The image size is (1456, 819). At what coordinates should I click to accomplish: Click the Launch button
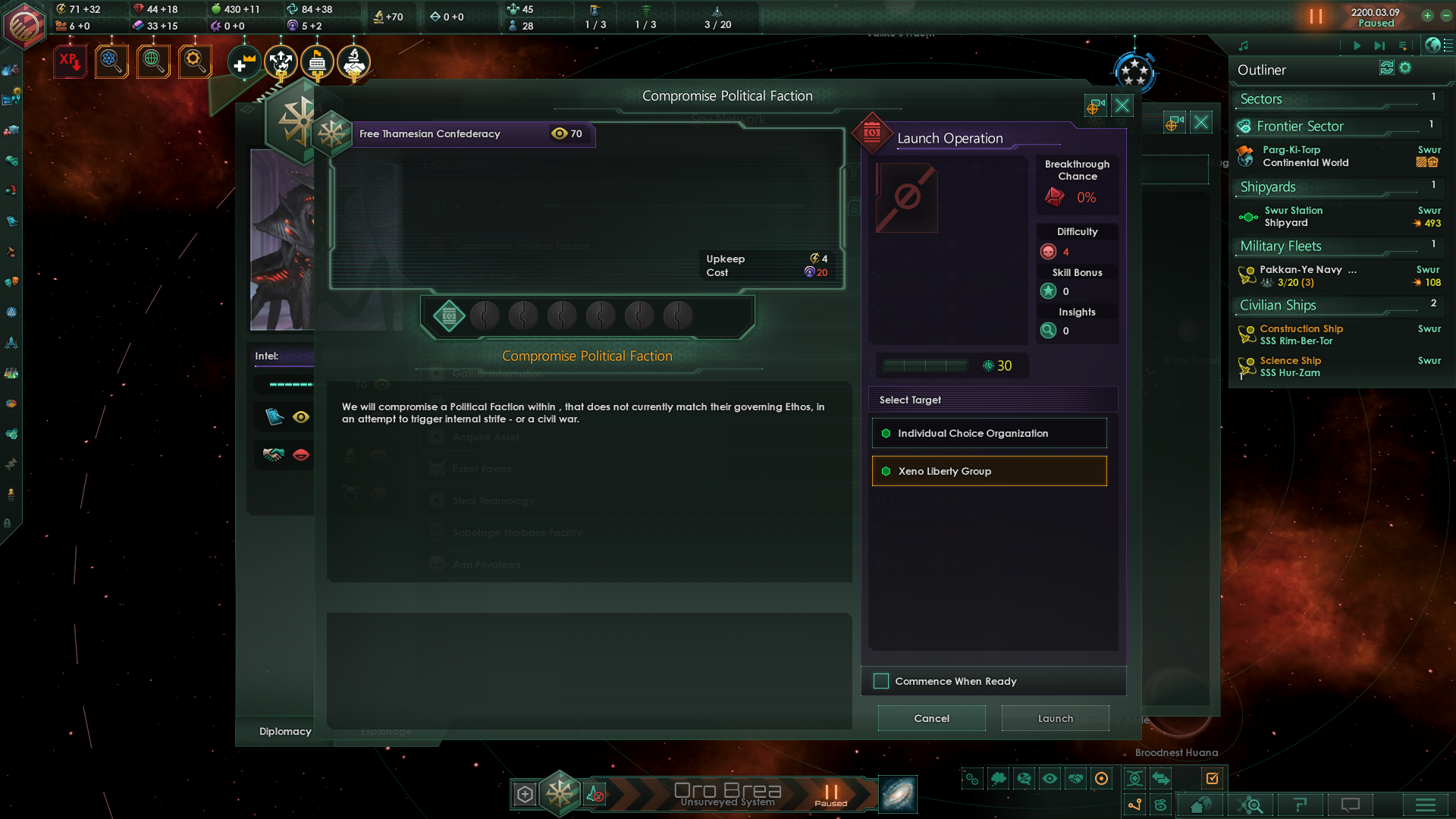click(1055, 717)
